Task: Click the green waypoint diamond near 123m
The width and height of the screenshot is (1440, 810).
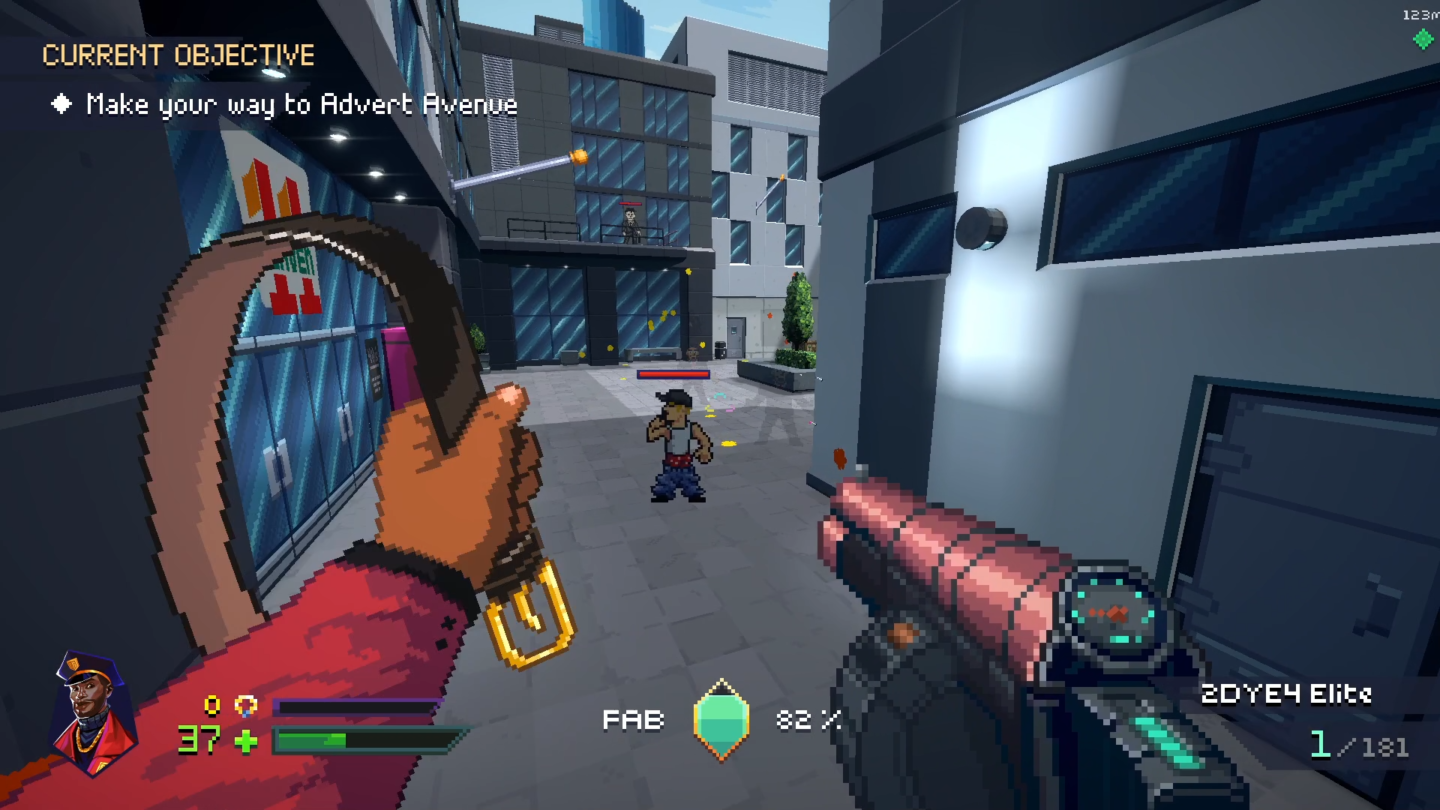Action: pyautogui.click(x=1422, y=40)
